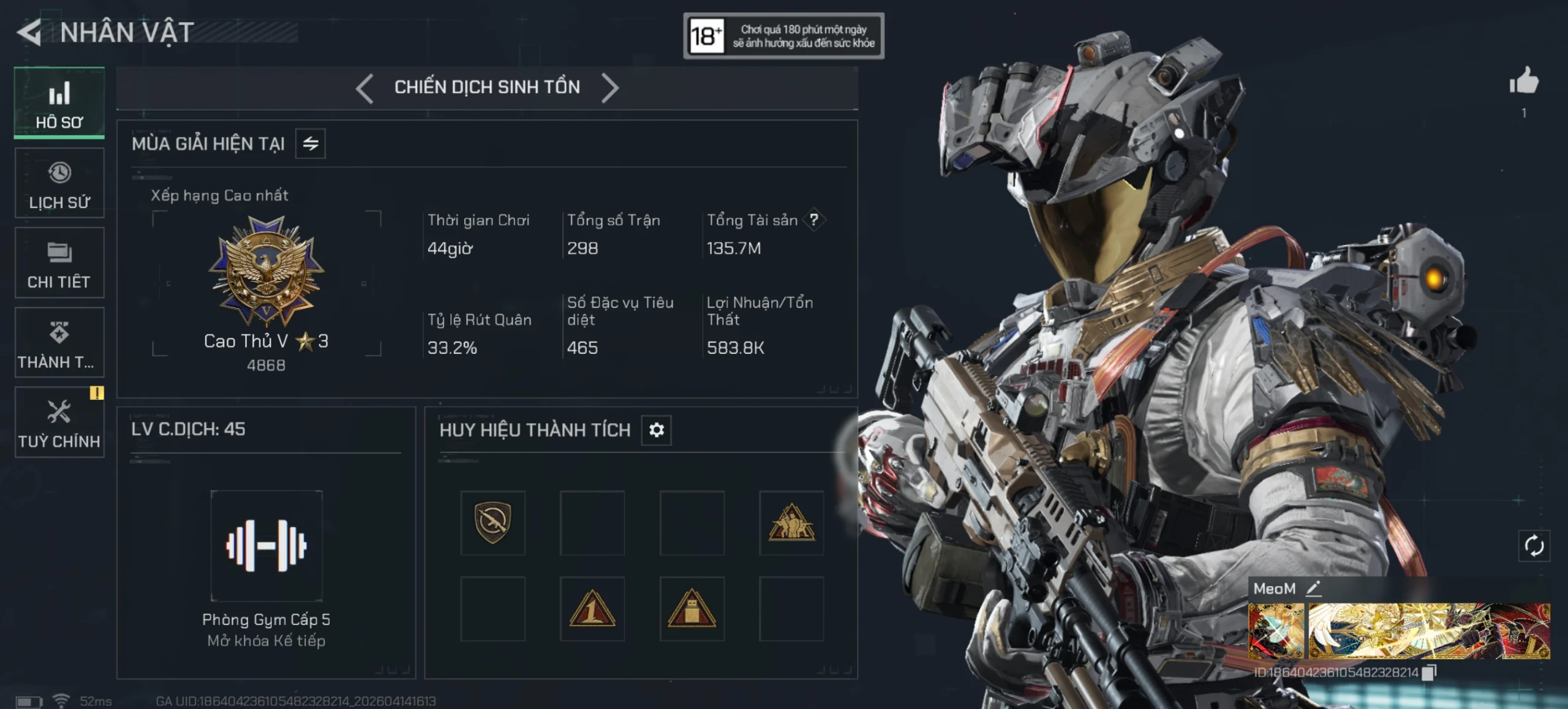Image resolution: width=1568 pixels, height=709 pixels.
Task: Rotate the character with the refresh icon
Action: (1534, 546)
